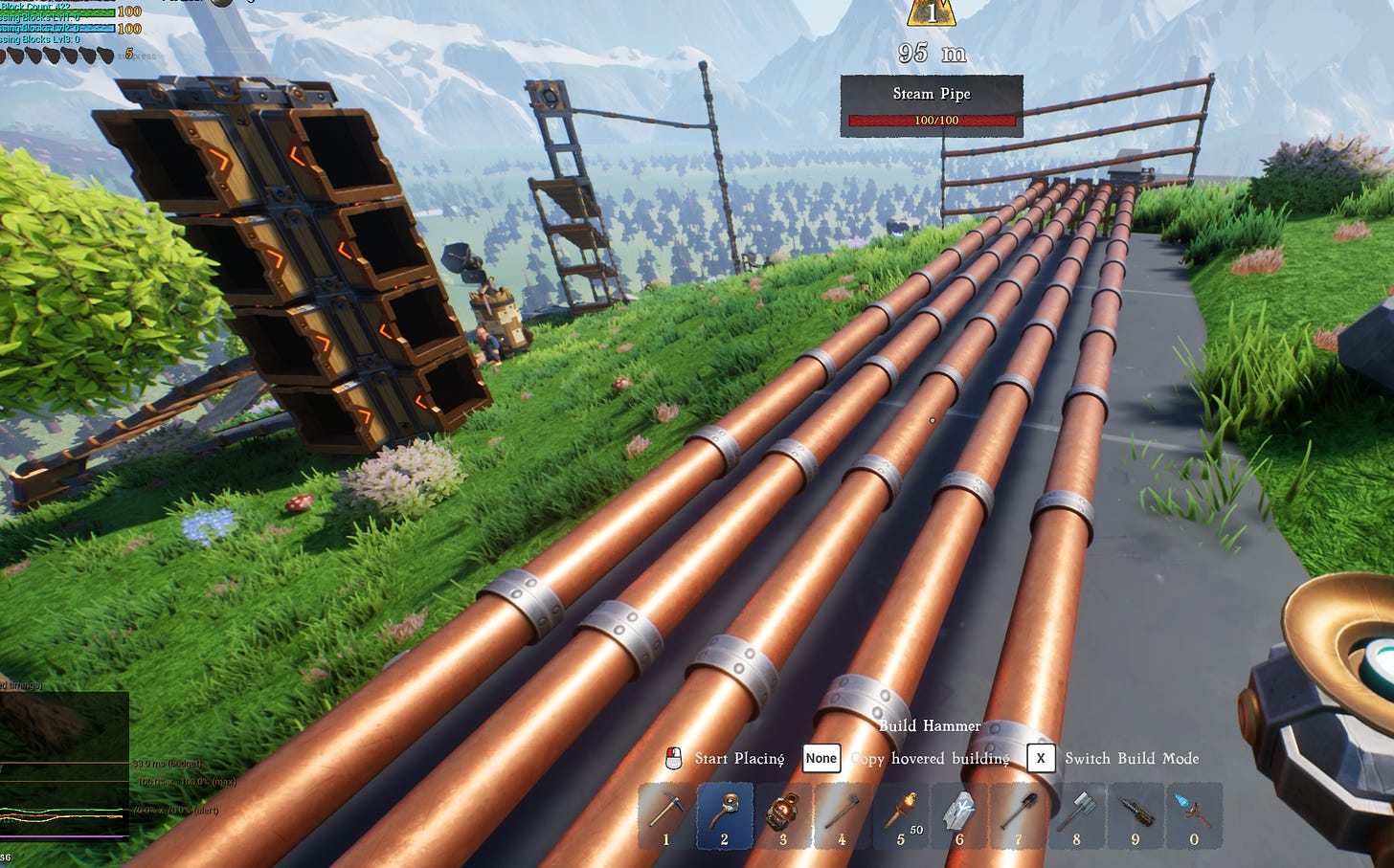Choose the Build Hammer hotbar slot
1394x868 pixels.
tap(725, 814)
